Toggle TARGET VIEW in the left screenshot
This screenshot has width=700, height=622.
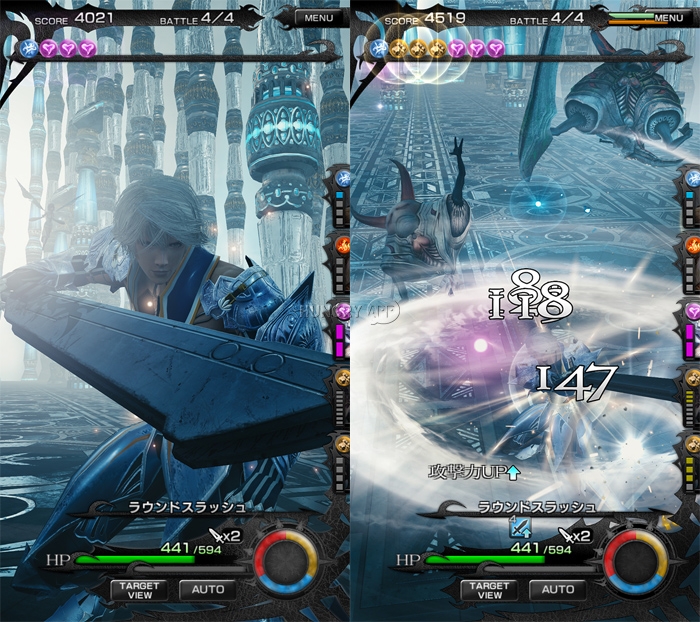pos(139,589)
